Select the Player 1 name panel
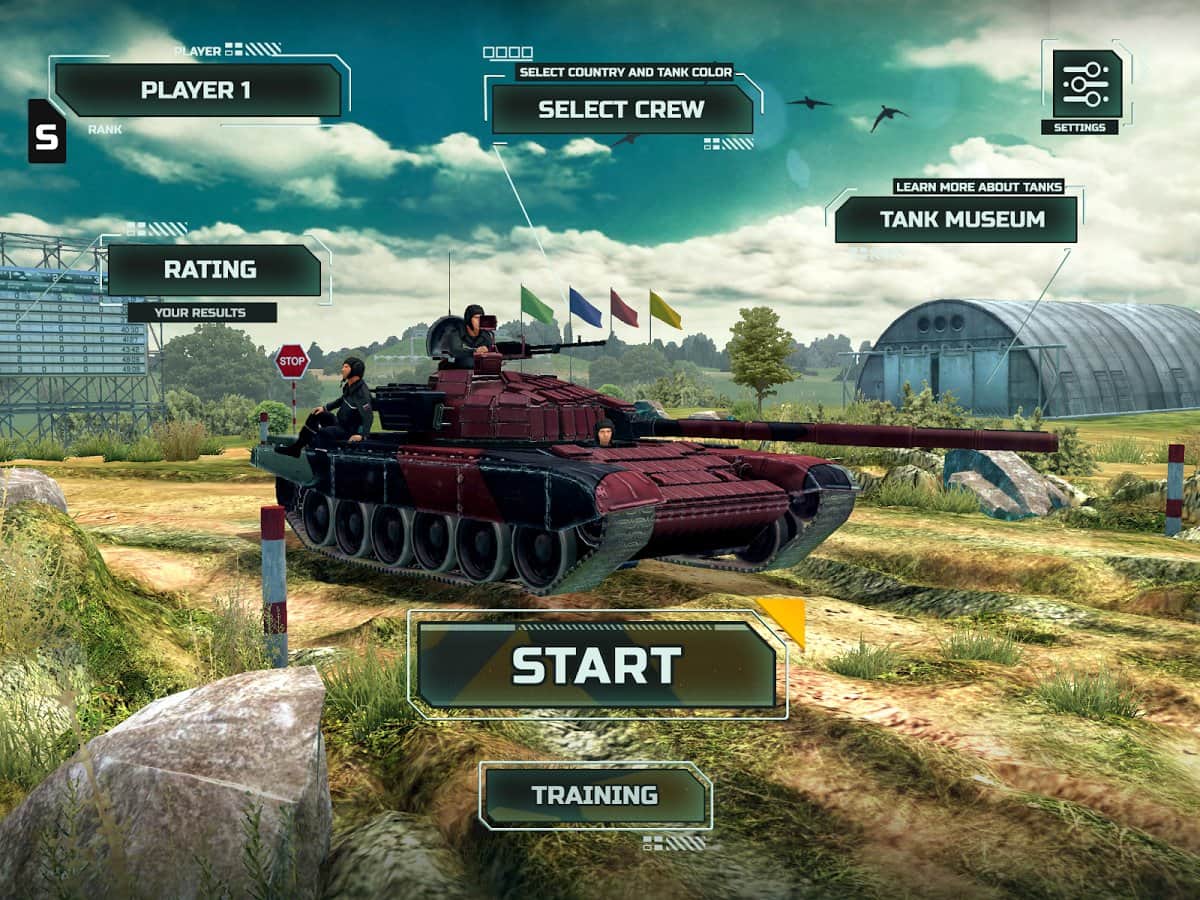 point(197,90)
